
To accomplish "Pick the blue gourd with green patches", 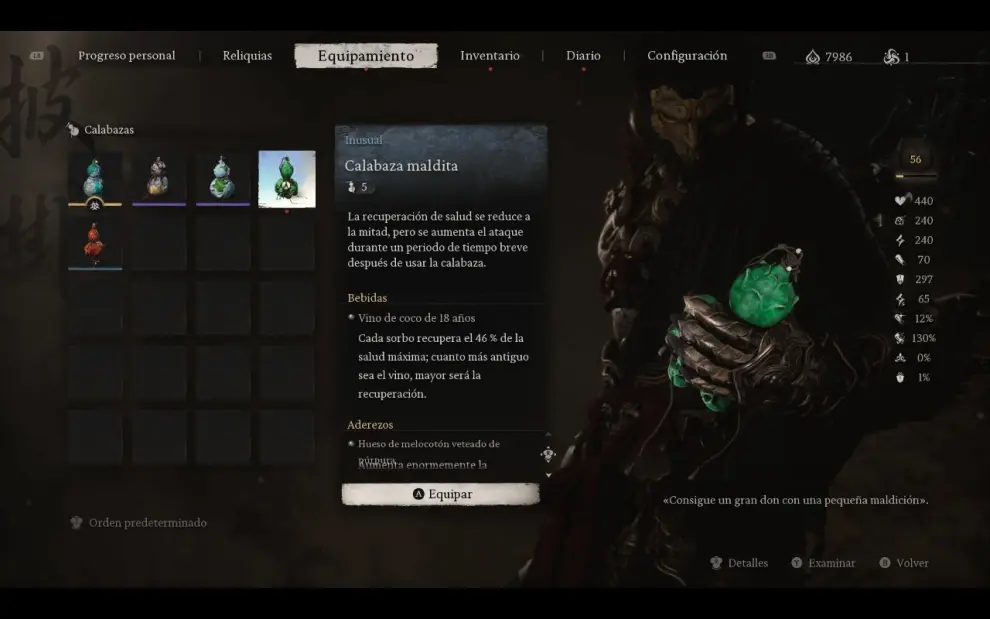I will pos(223,178).
